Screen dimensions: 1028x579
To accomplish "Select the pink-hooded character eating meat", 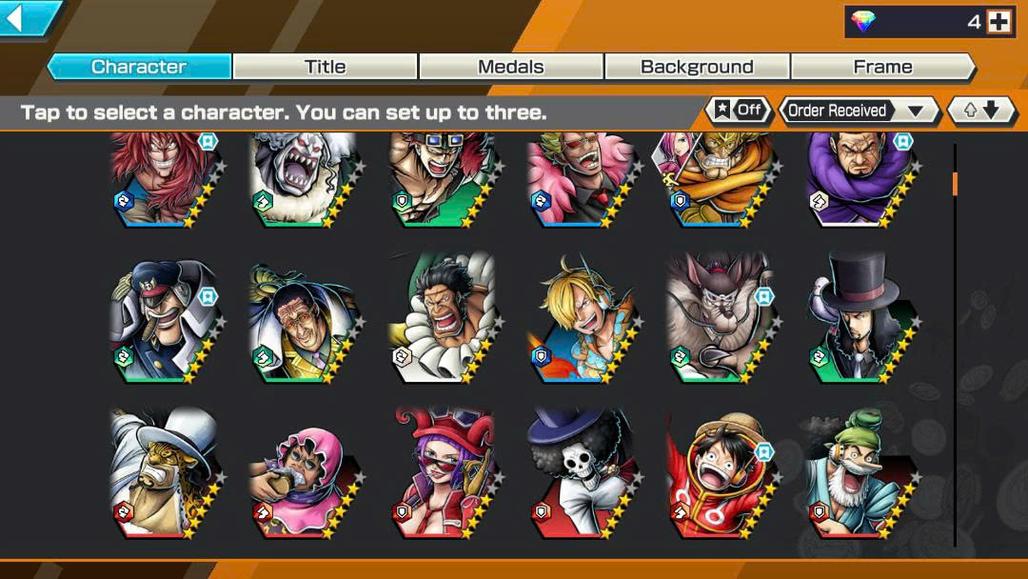I will [302, 470].
